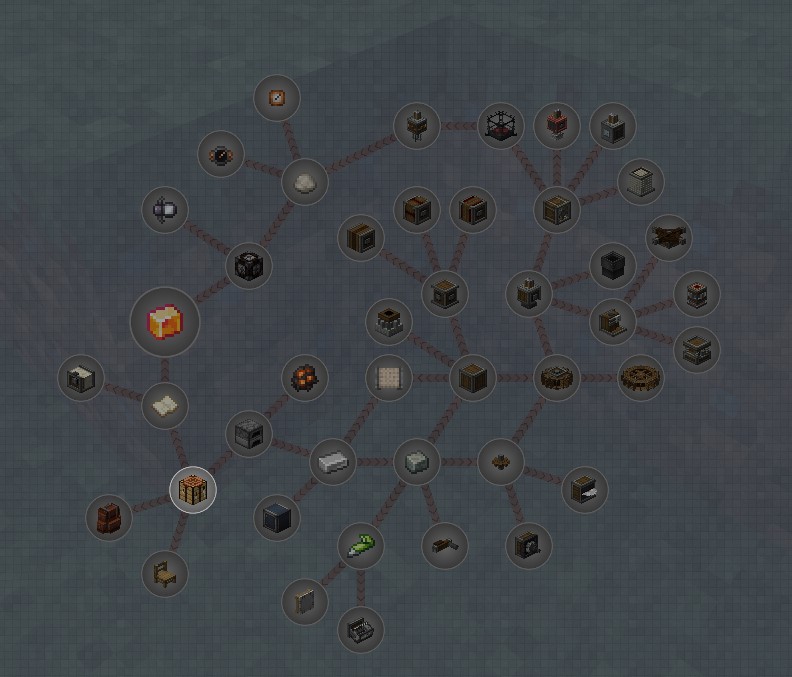This screenshot has width=792, height=677.
Task: Choose the encased fan node
Action: click(529, 545)
